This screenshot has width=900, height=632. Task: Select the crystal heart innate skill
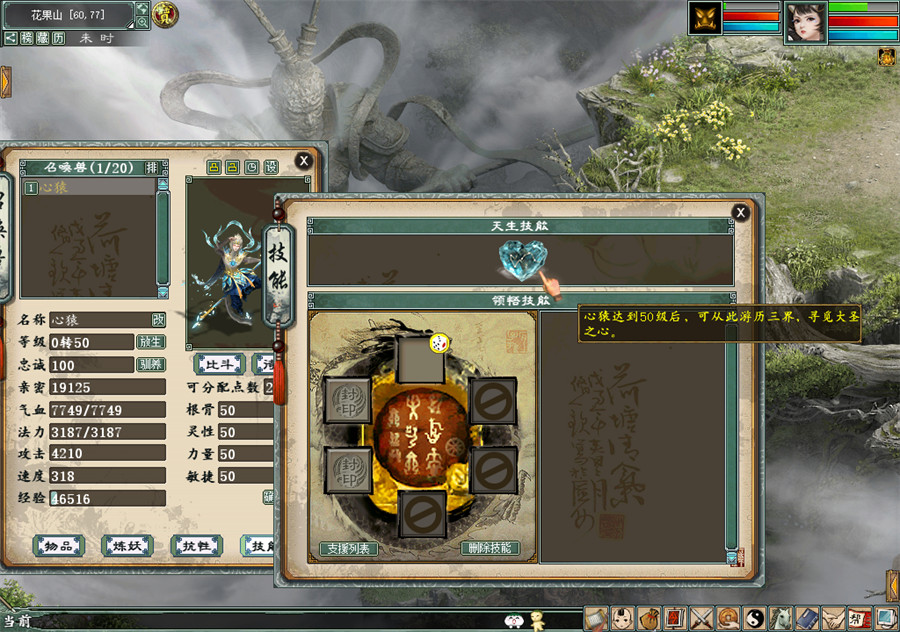click(x=520, y=263)
